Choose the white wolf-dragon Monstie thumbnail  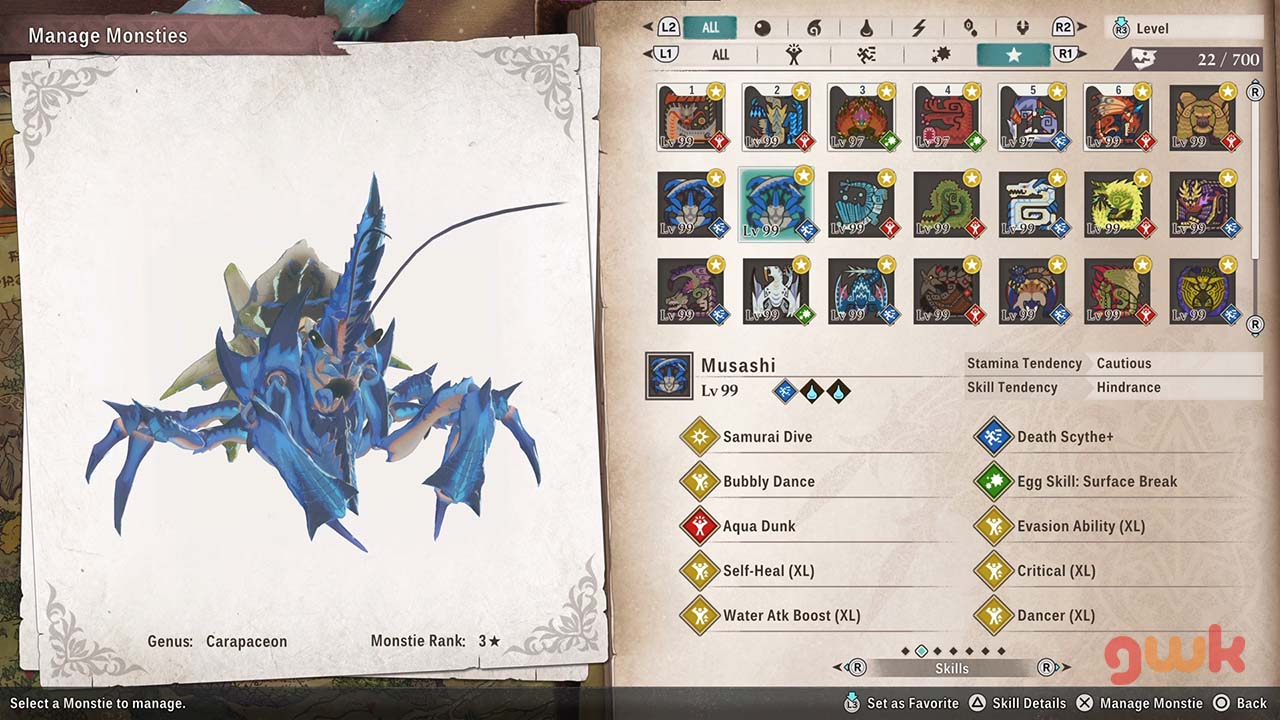[x=1032, y=204]
